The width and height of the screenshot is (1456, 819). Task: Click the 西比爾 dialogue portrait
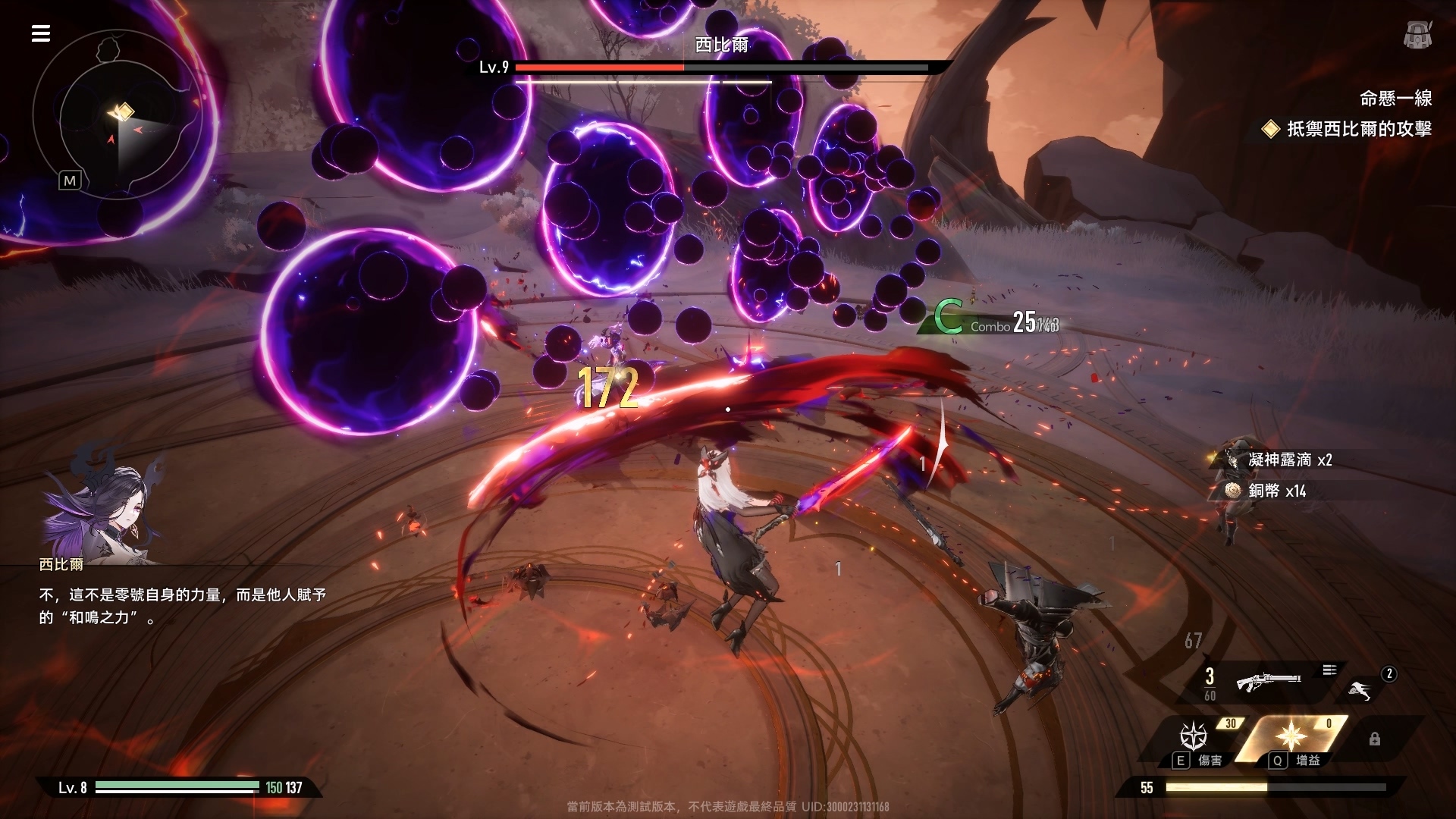pos(102,504)
